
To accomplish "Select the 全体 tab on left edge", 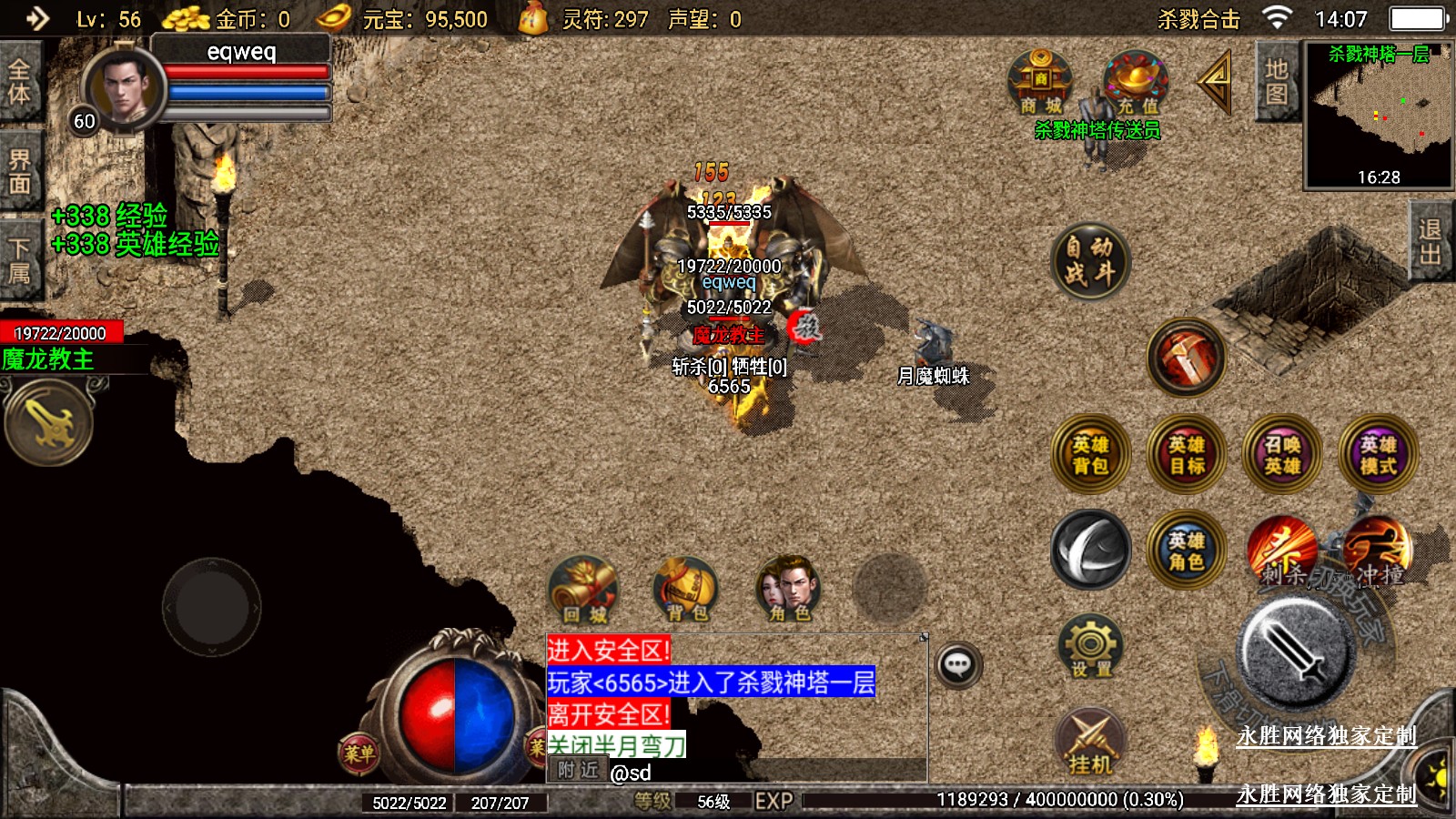I will tap(19, 82).
